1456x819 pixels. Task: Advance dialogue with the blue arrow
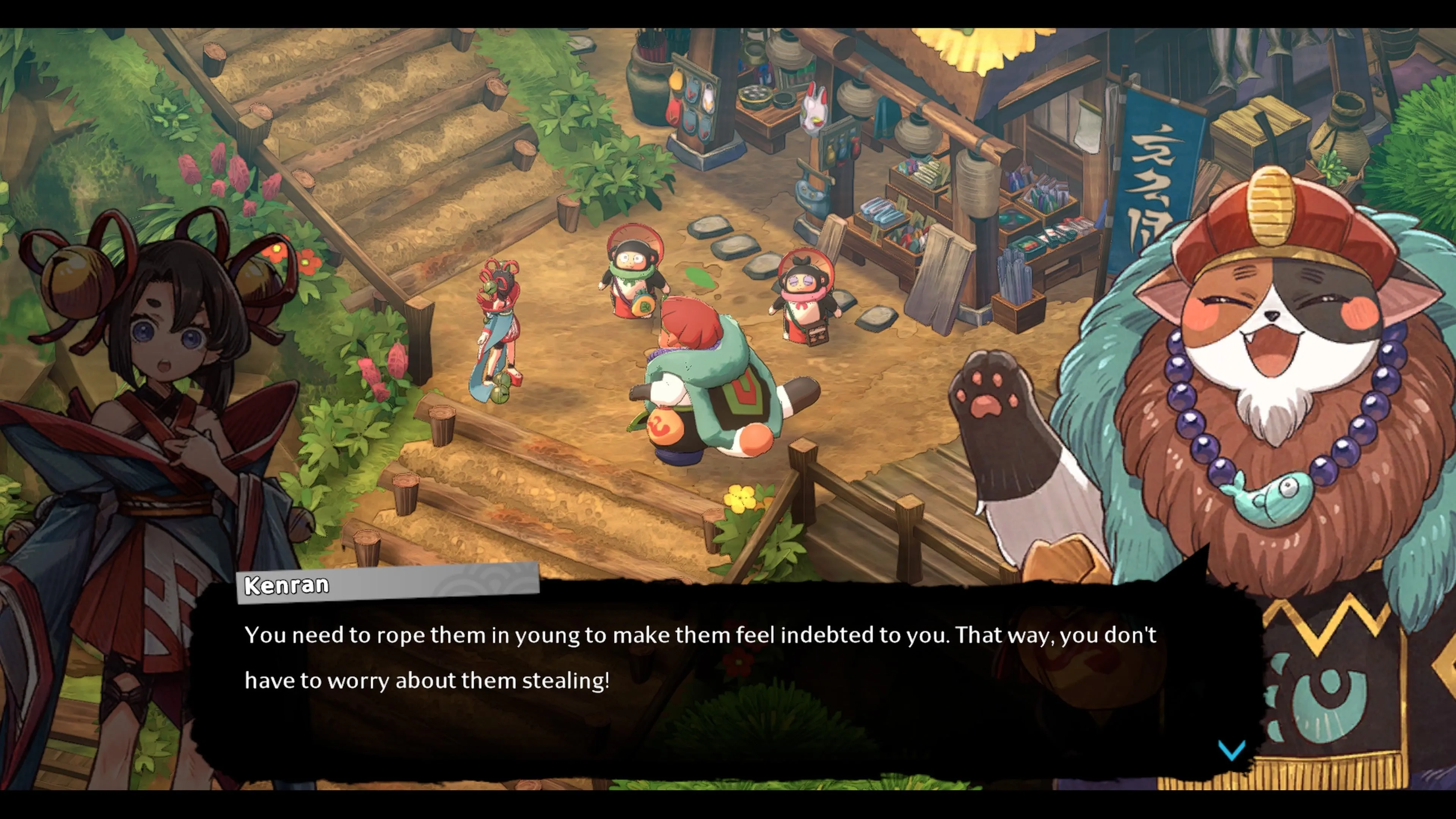[1232, 751]
